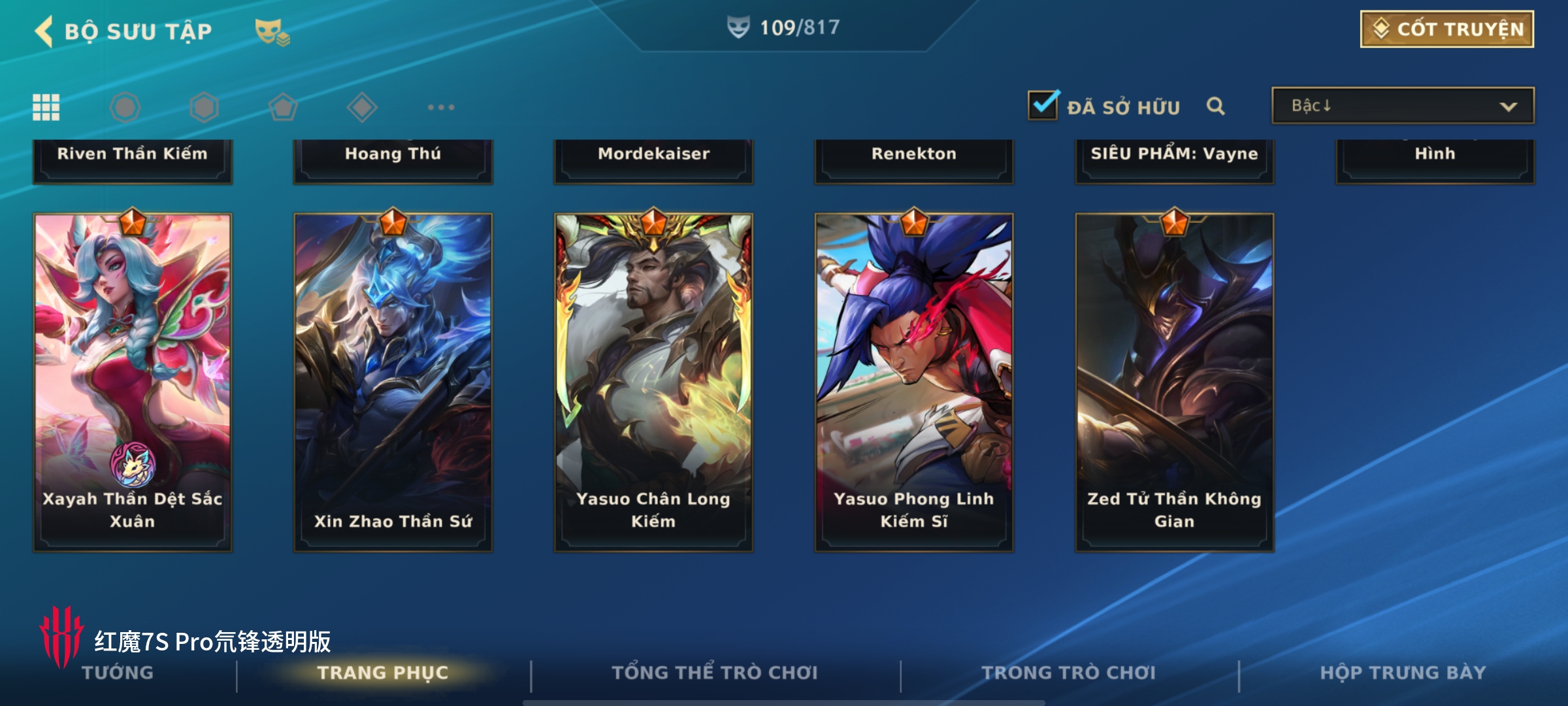Pick Yasuo Chân Long Kiếm skin card
Viewport: 1568px width, 706px height.
click(x=653, y=382)
